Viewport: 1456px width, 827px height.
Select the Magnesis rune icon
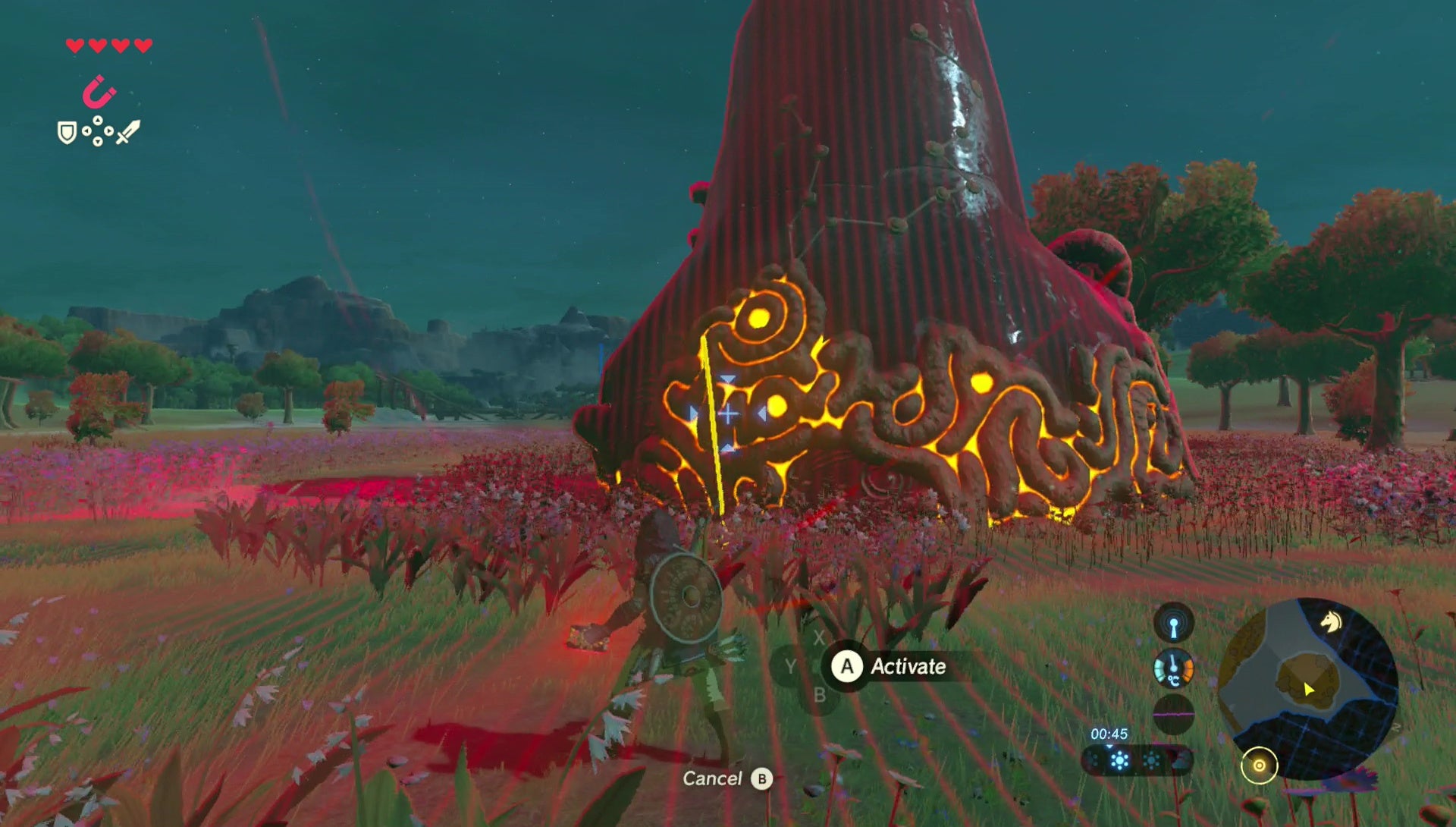coord(99,90)
